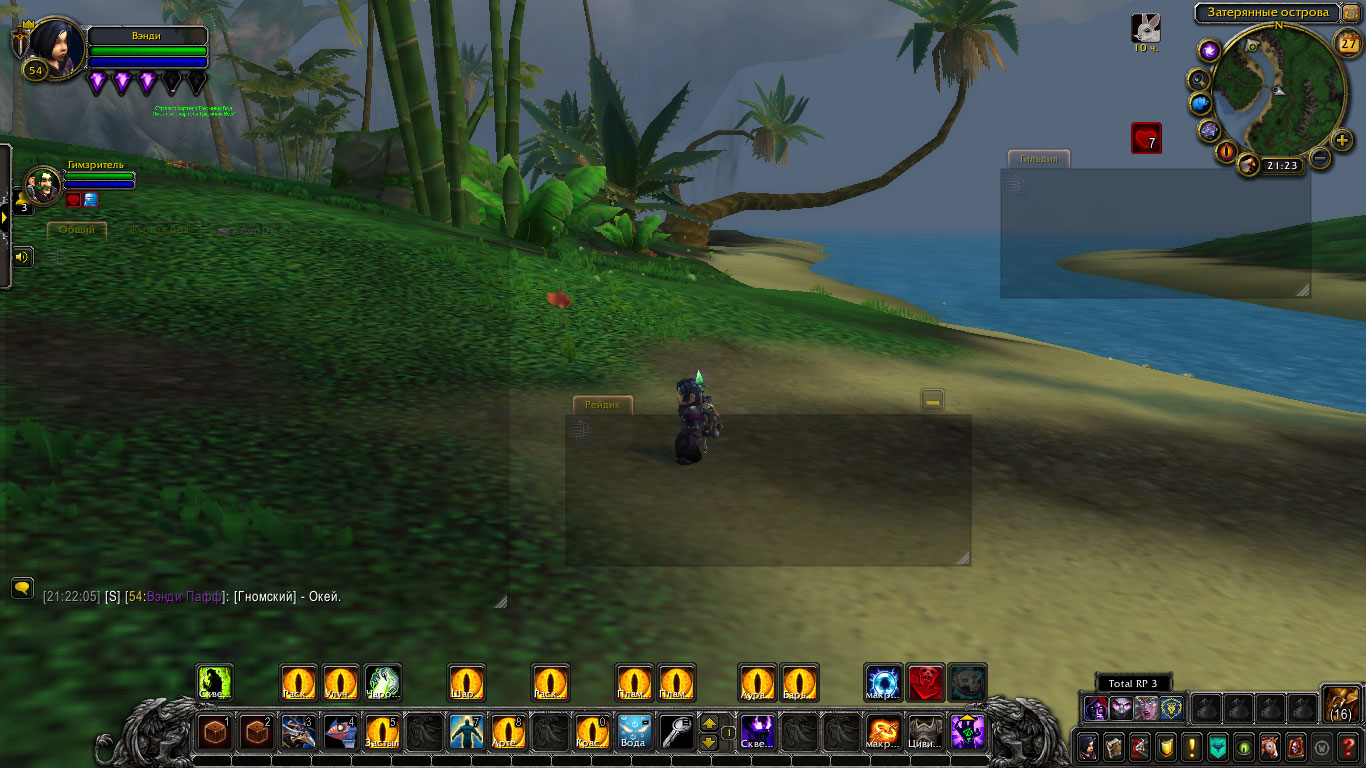Open the chat menu speech bubble button
This screenshot has height=768, width=1366.
(22, 587)
